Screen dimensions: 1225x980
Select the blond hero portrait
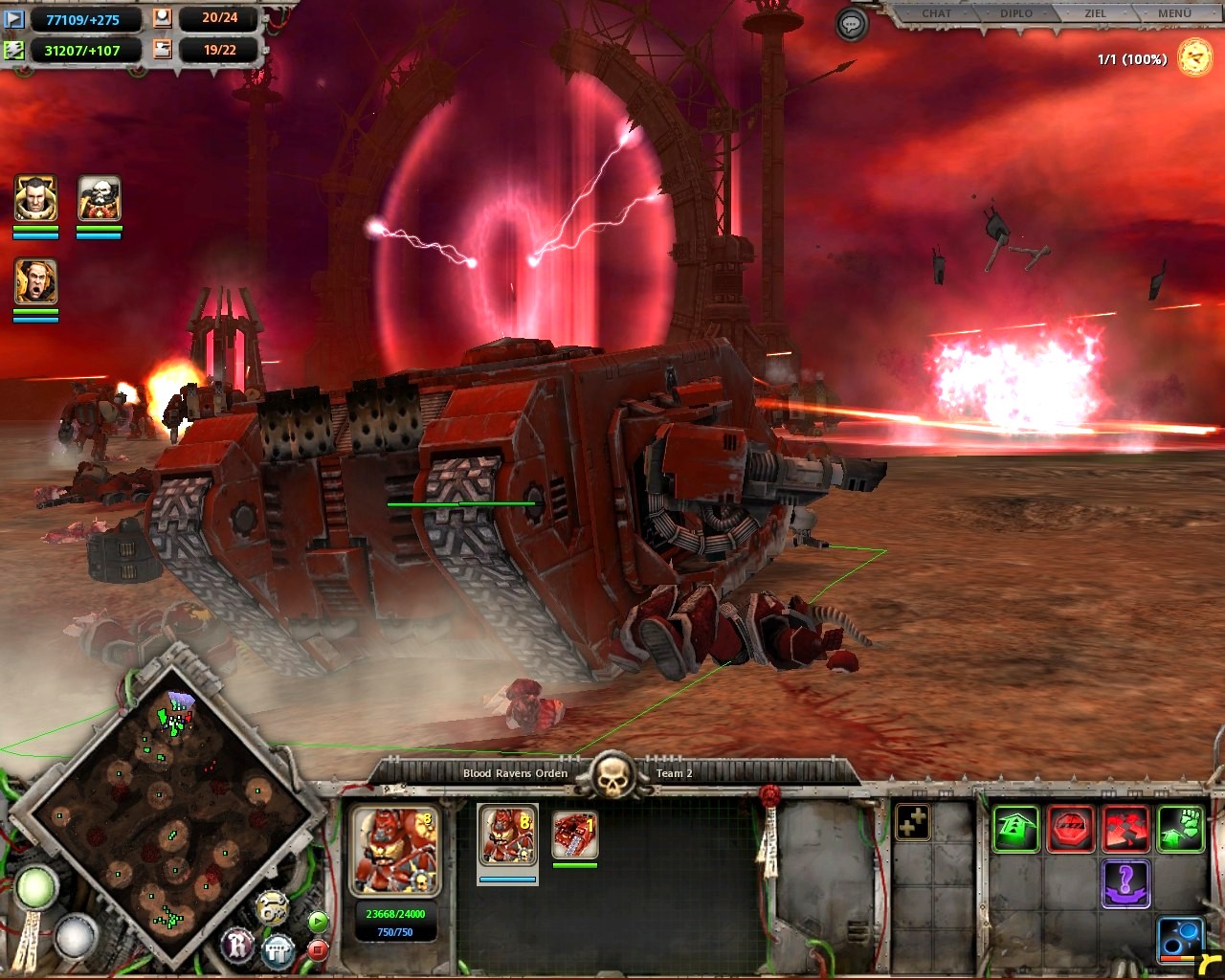pyautogui.click(x=35, y=199)
